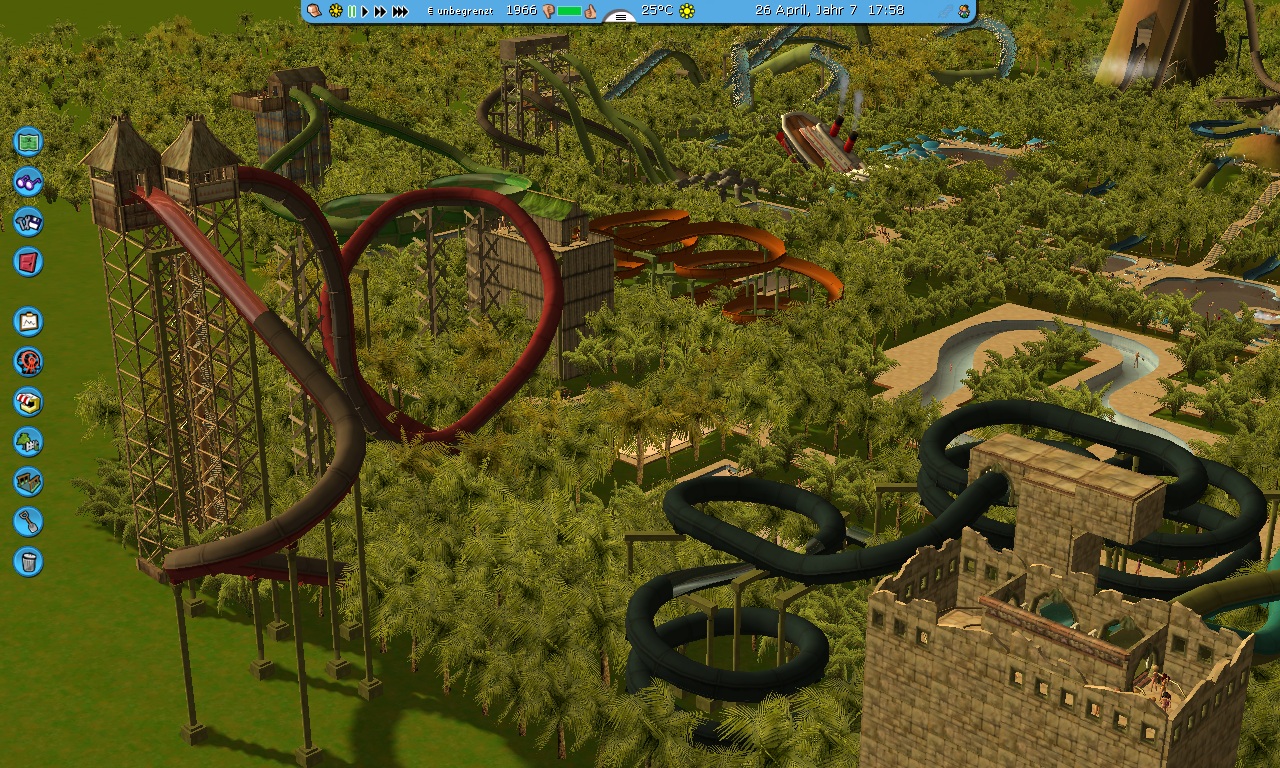Viewport: 1280px width, 768px height.
Task: Pause the game with the pause button
Action: (352, 11)
